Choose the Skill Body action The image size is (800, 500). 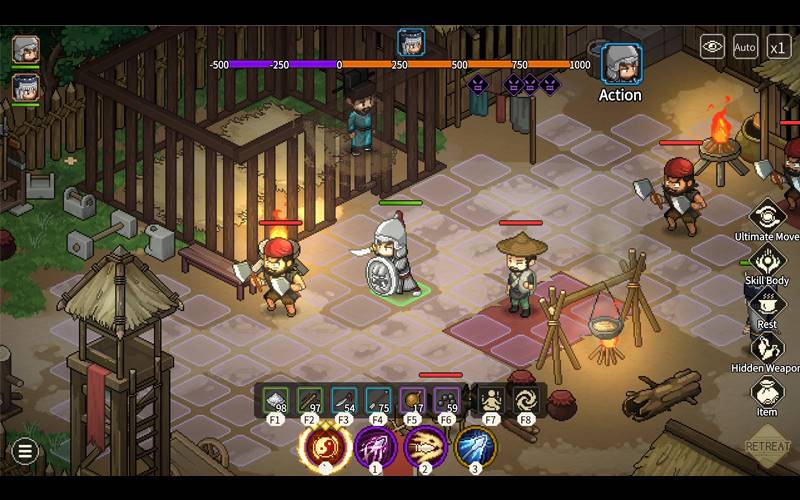pos(768,261)
